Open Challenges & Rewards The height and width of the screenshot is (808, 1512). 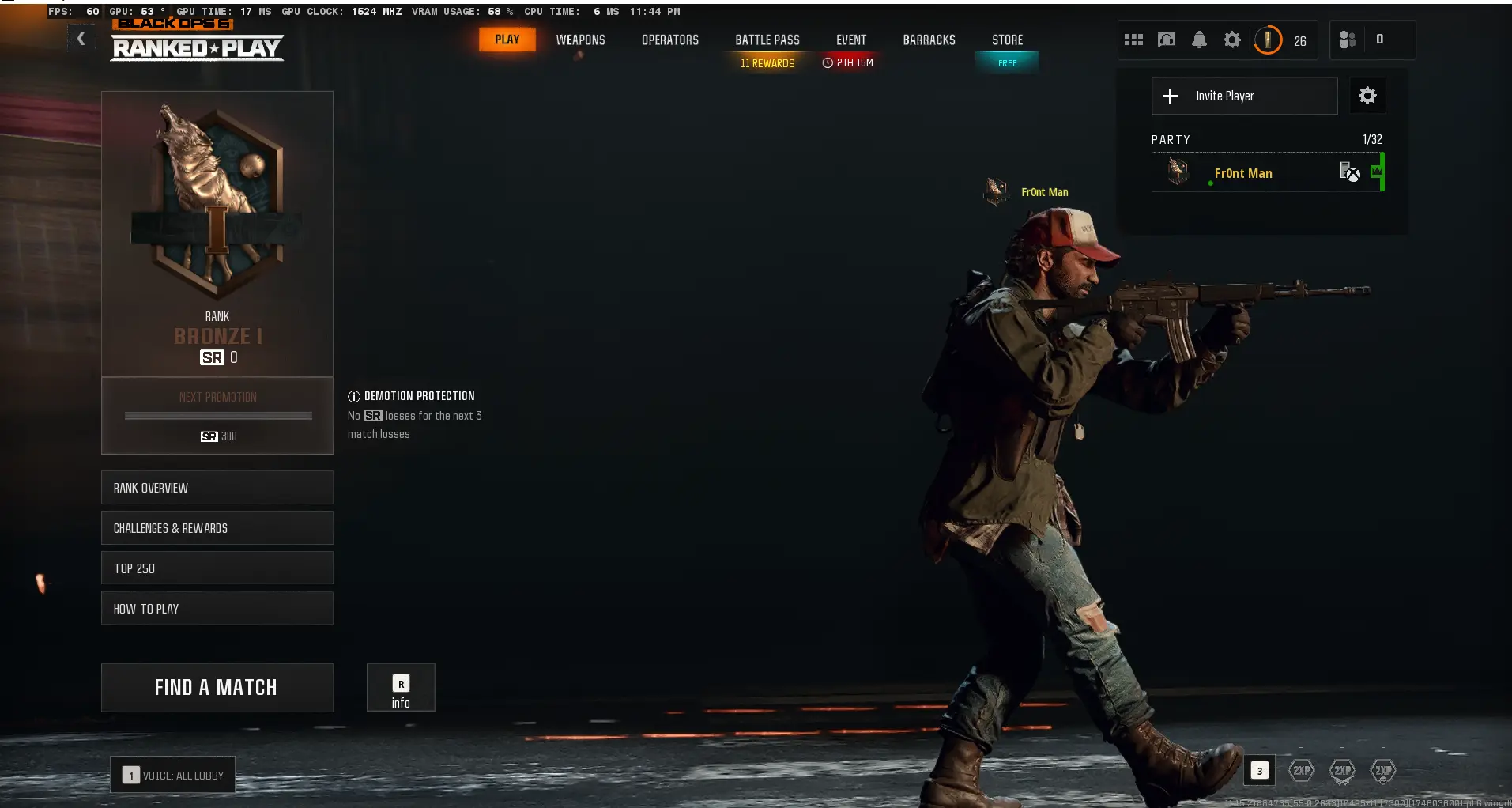(217, 527)
